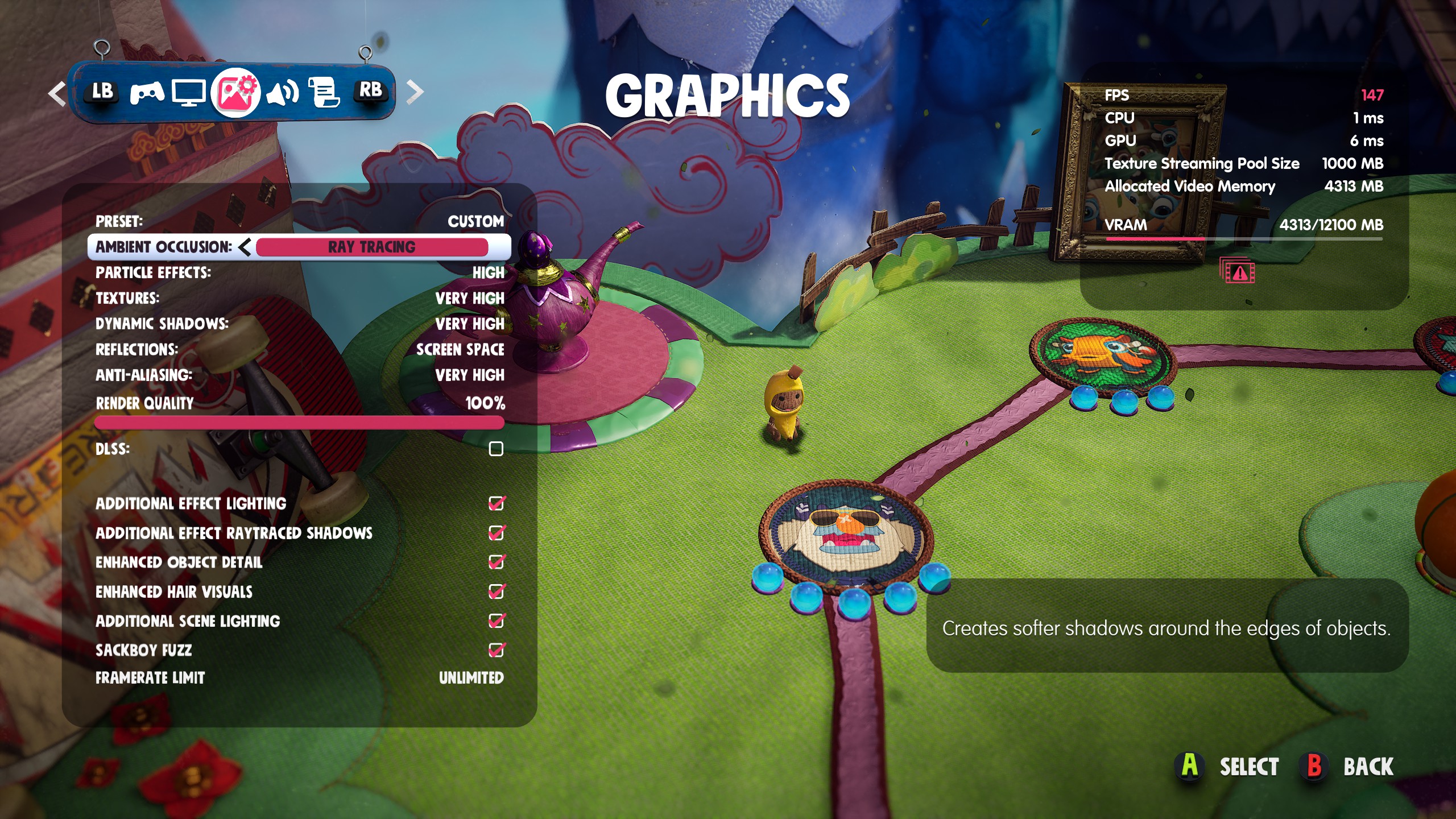Uncheck the Enhanced Hair Visuals box
Viewport: 1456px width, 819px height.
pyautogui.click(x=496, y=592)
